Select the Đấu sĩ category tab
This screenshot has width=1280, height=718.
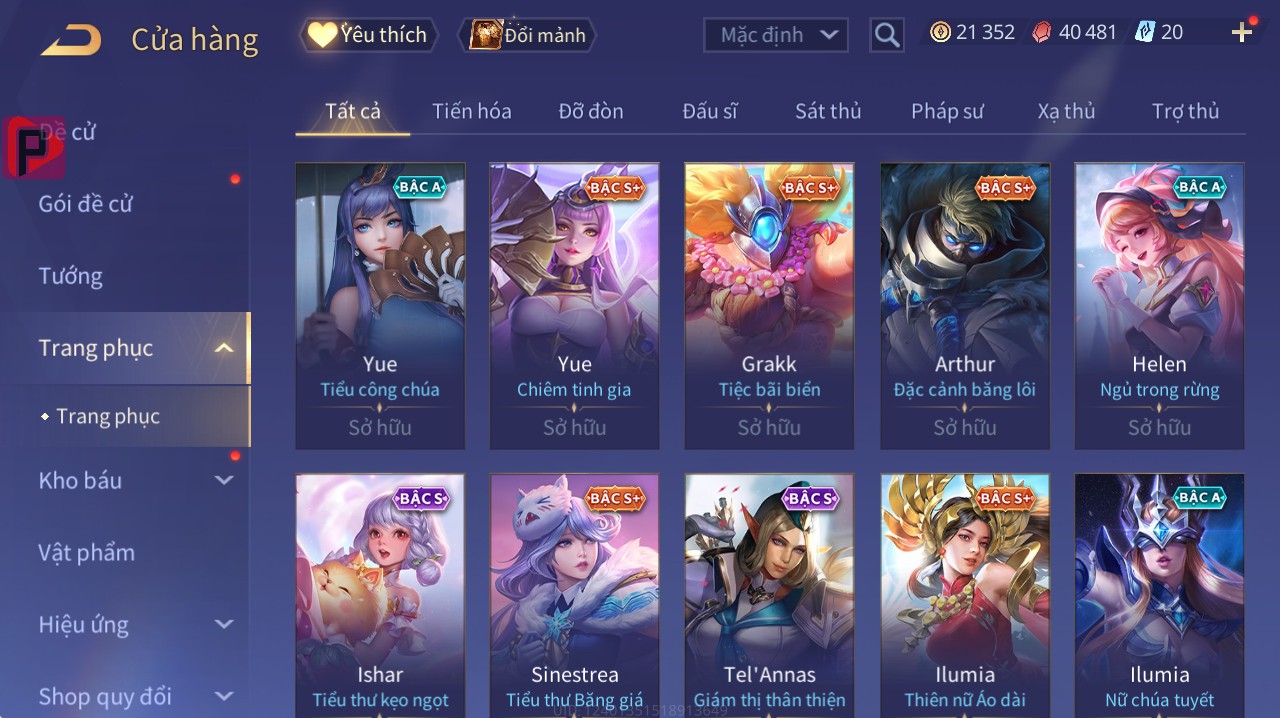pyautogui.click(x=710, y=111)
